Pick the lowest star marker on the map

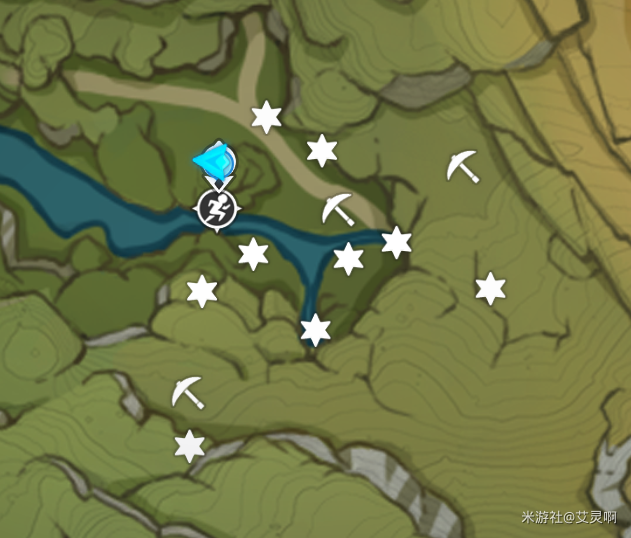tap(189, 446)
